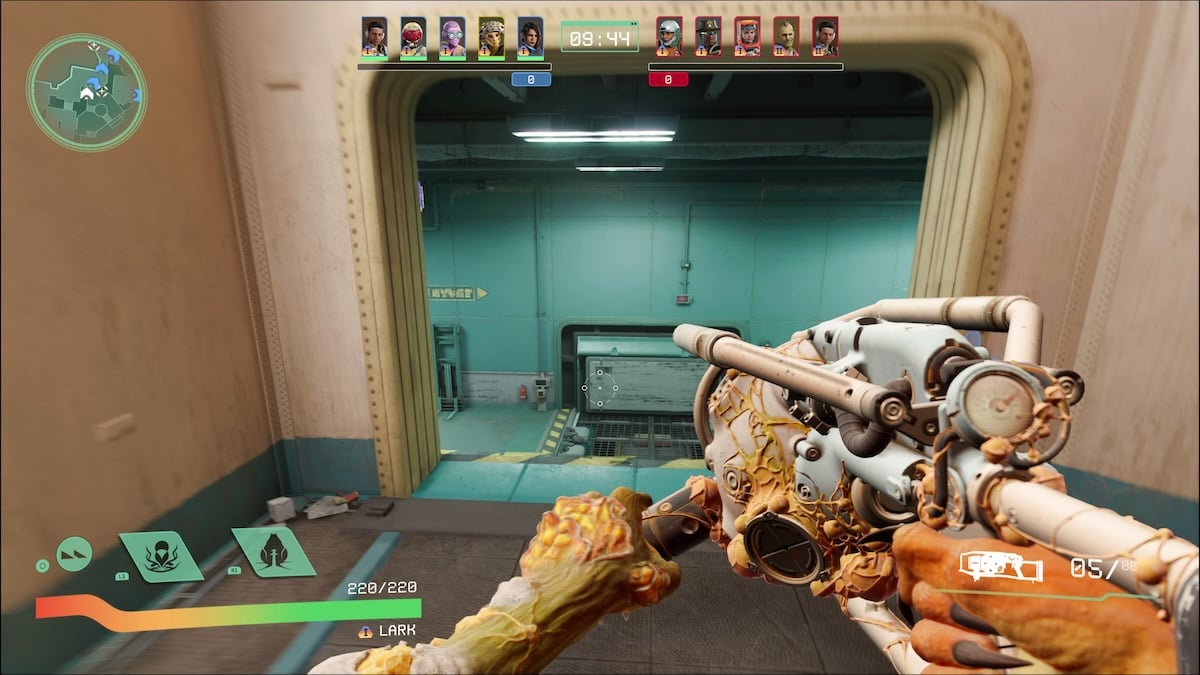Image resolution: width=1200 pixels, height=675 pixels.
Task: Use the spore pod ability icon
Action: click(273, 551)
